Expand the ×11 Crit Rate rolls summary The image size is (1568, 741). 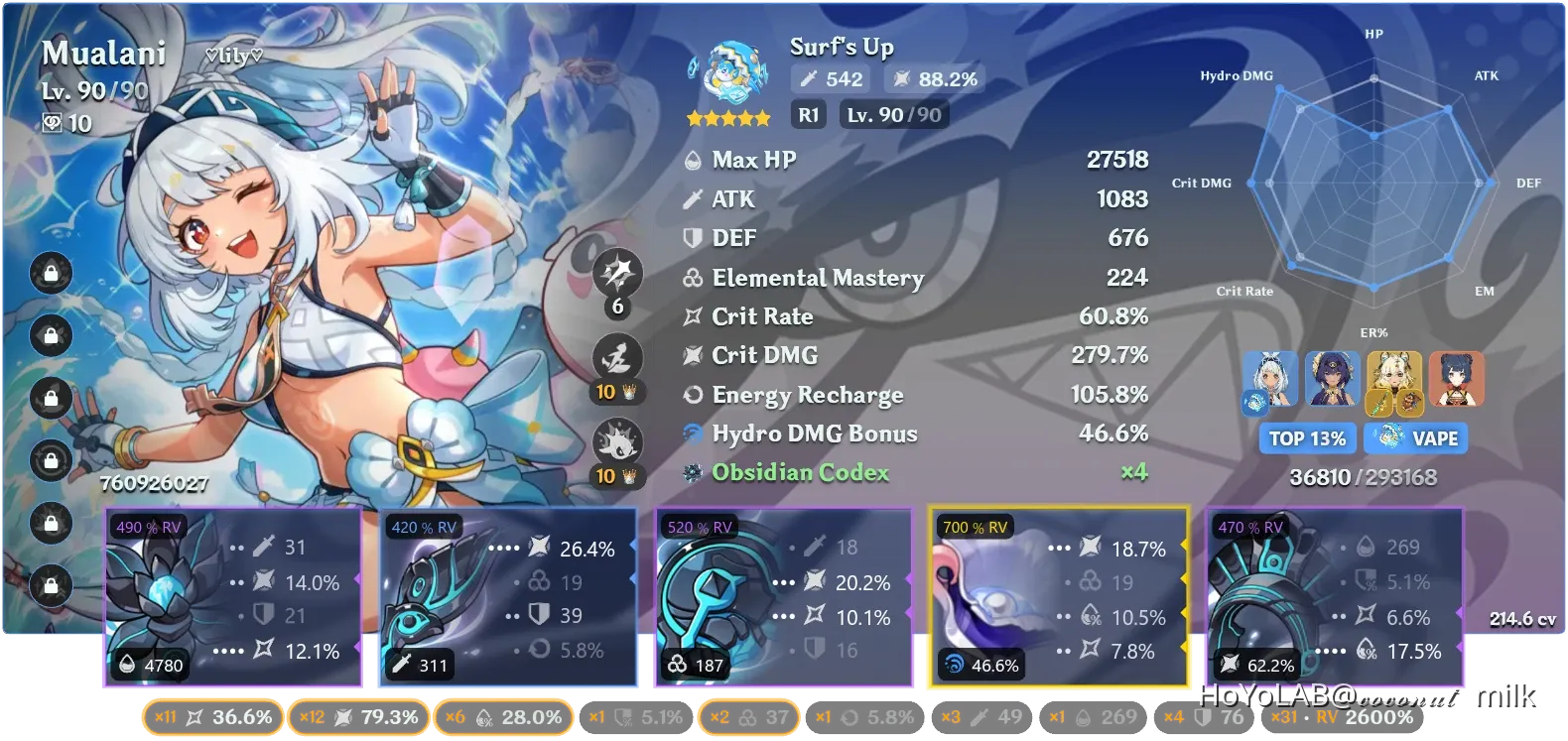(x=211, y=717)
